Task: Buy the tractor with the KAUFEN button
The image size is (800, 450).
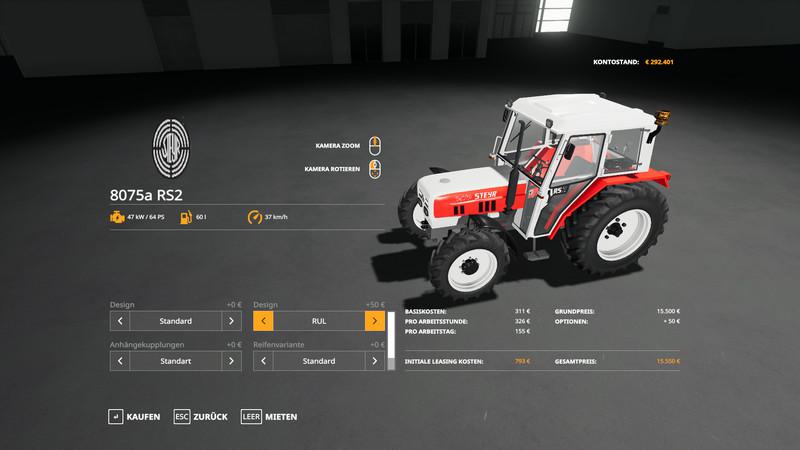Action: coord(134,416)
